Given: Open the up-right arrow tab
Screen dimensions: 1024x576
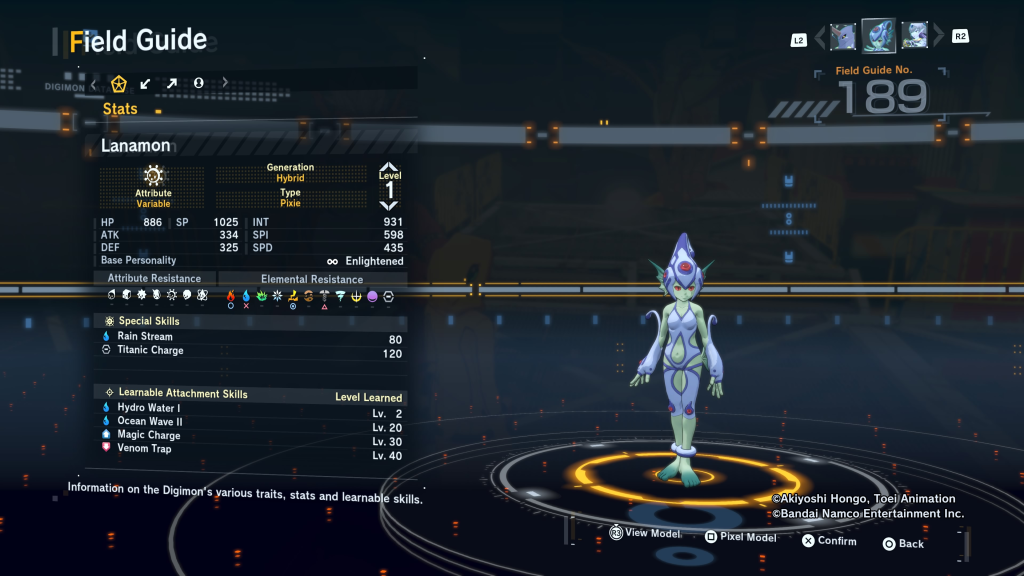Looking at the screenshot, I should click(172, 83).
